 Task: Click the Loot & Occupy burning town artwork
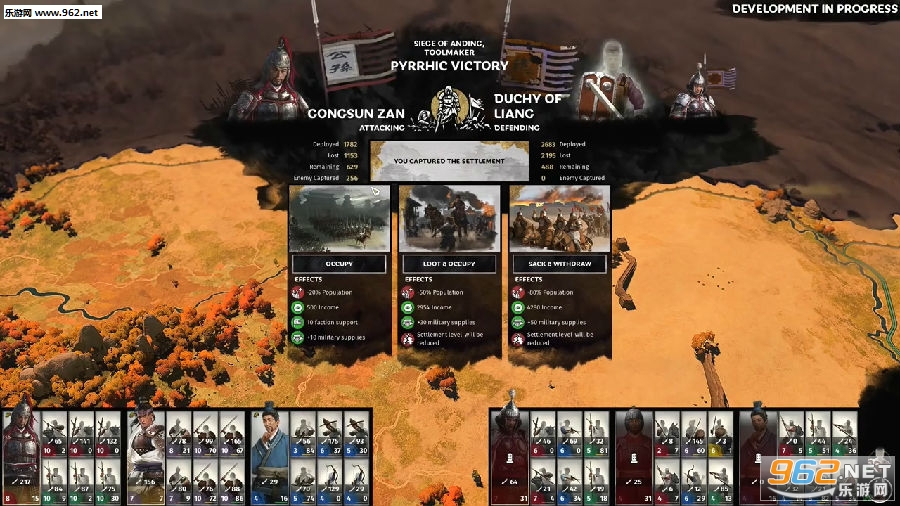[x=449, y=219]
